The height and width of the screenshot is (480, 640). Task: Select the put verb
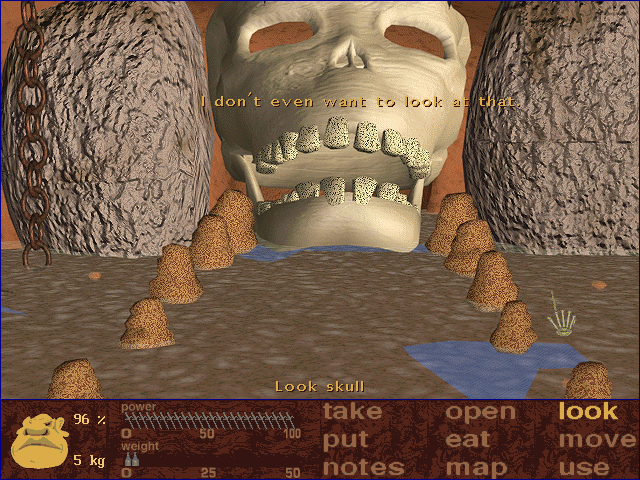click(x=346, y=439)
